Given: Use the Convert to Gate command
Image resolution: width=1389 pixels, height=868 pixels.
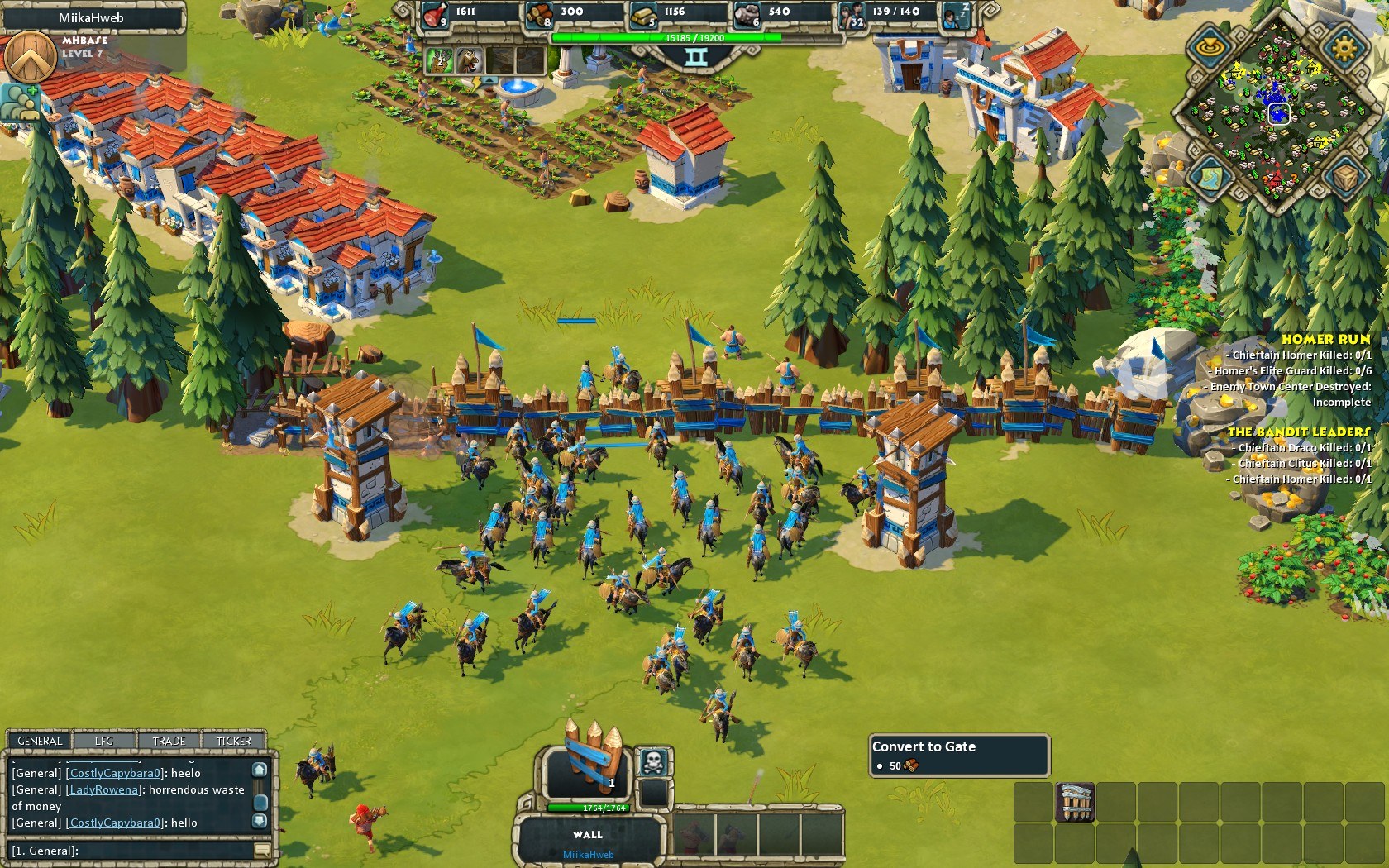Looking at the screenshot, I should [x=1075, y=801].
